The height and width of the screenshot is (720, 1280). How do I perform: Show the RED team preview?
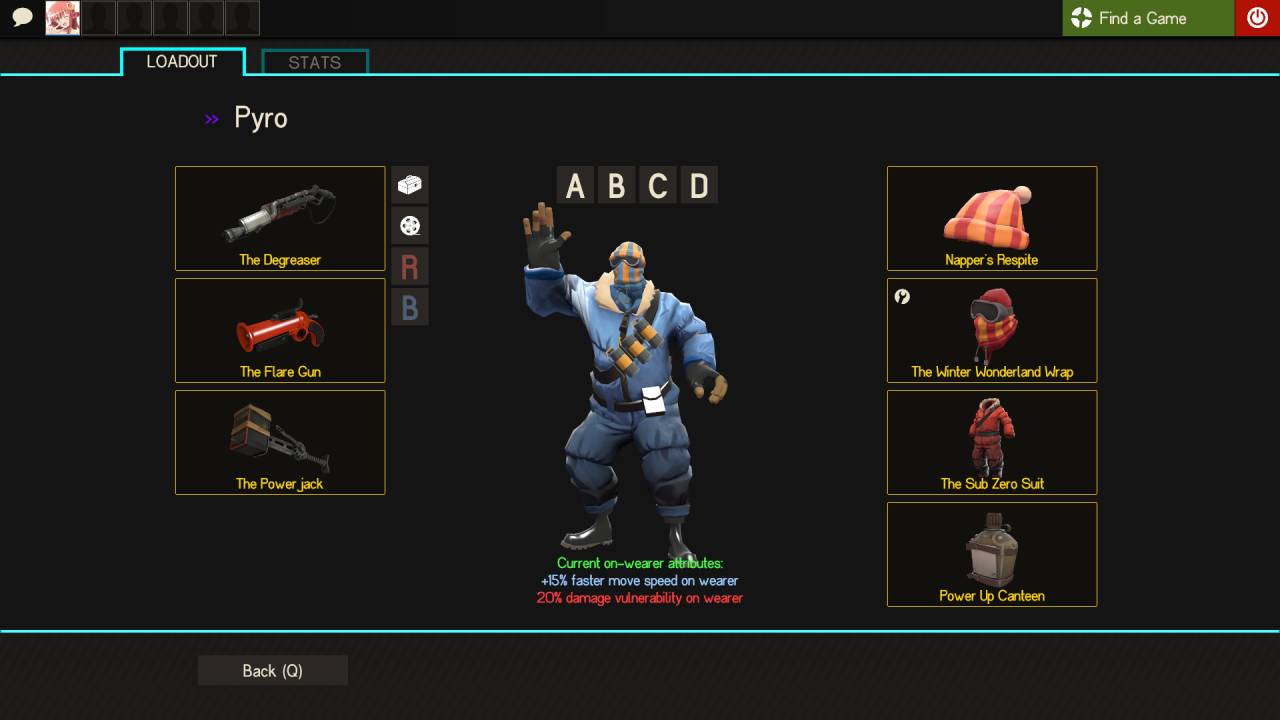(x=410, y=267)
